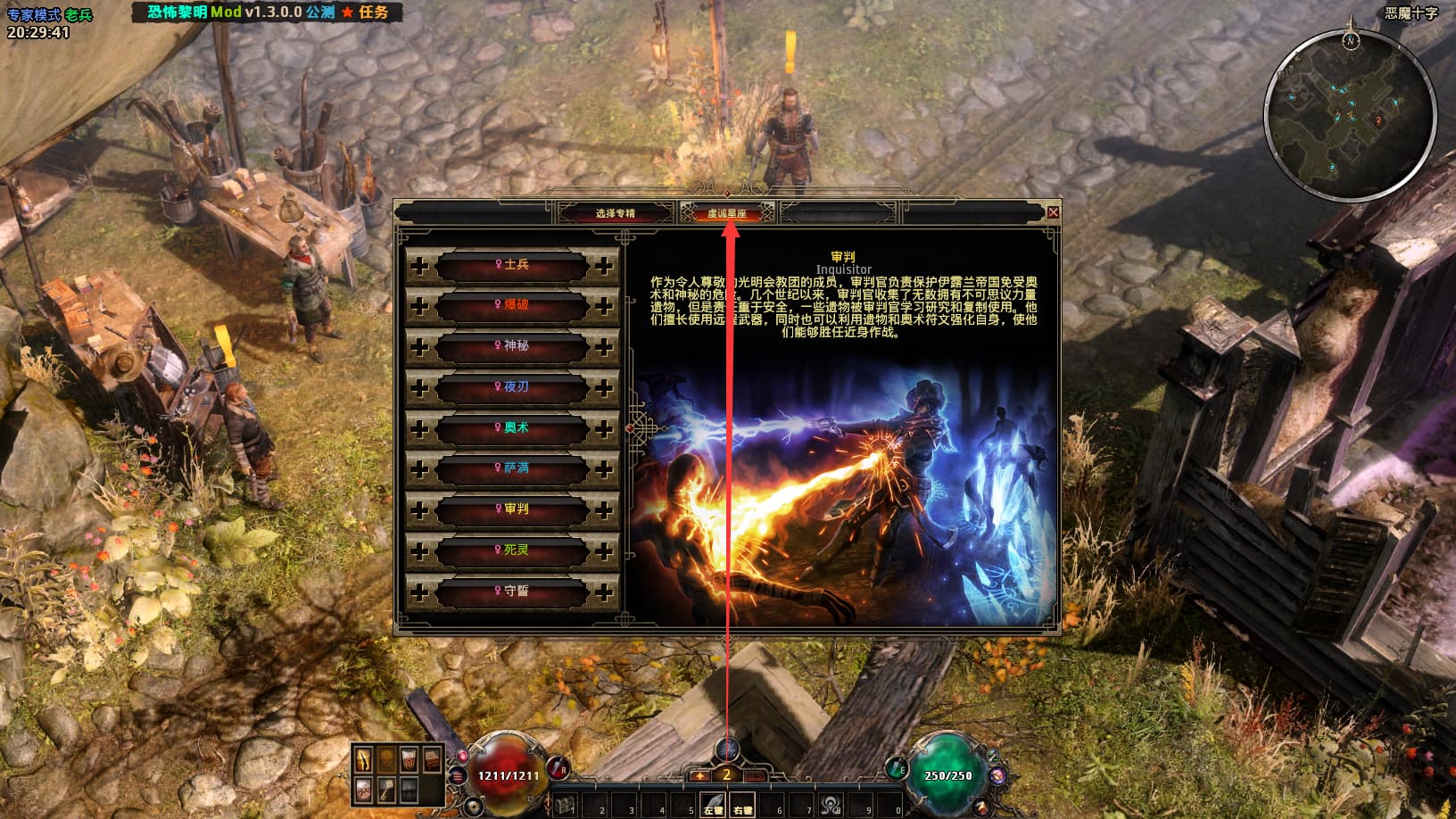Use the red health potion button
Image resolution: width=1456 pixels, height=819 pixels.
[x=558, y=767]
